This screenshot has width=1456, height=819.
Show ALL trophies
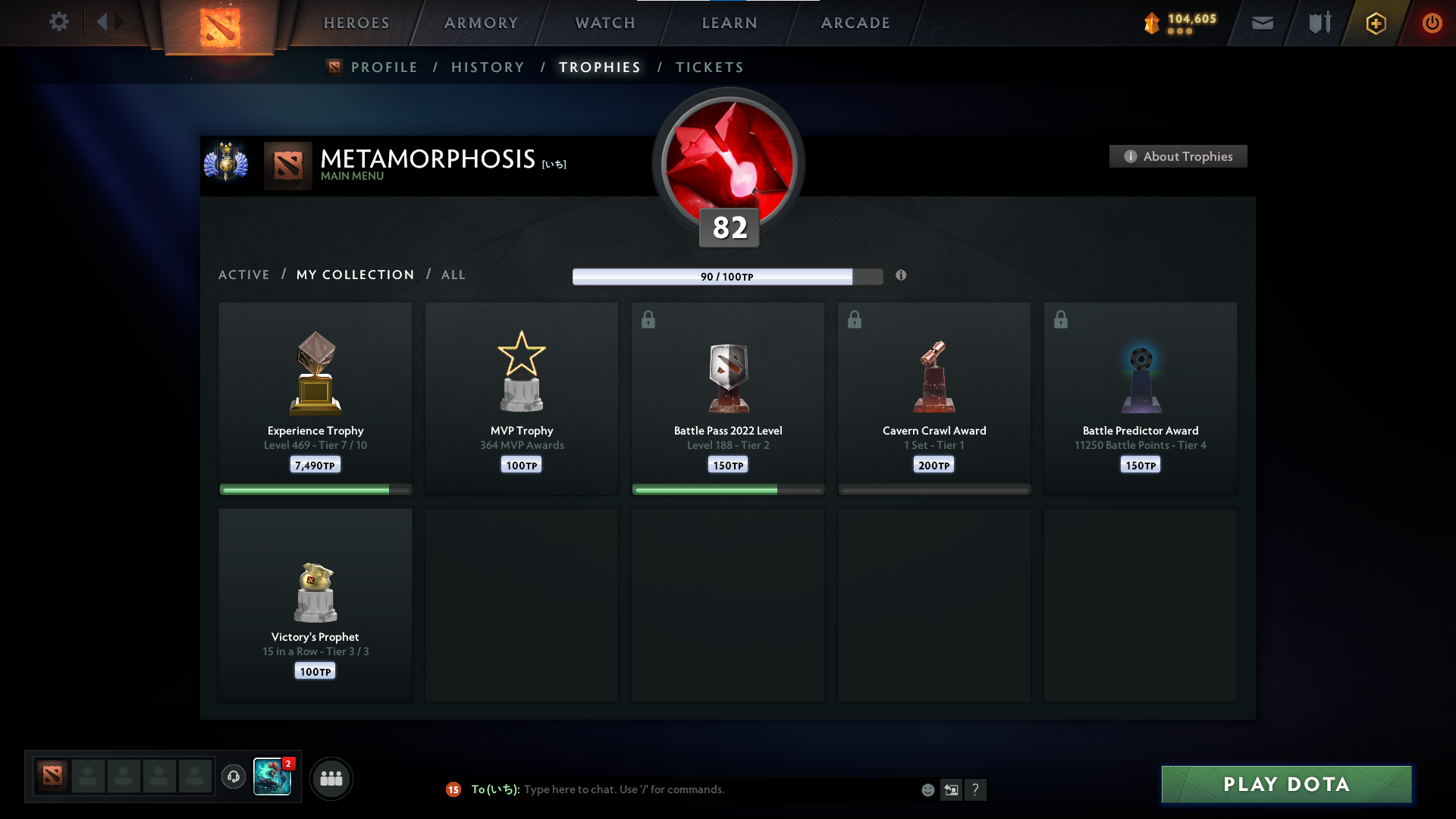453,275
